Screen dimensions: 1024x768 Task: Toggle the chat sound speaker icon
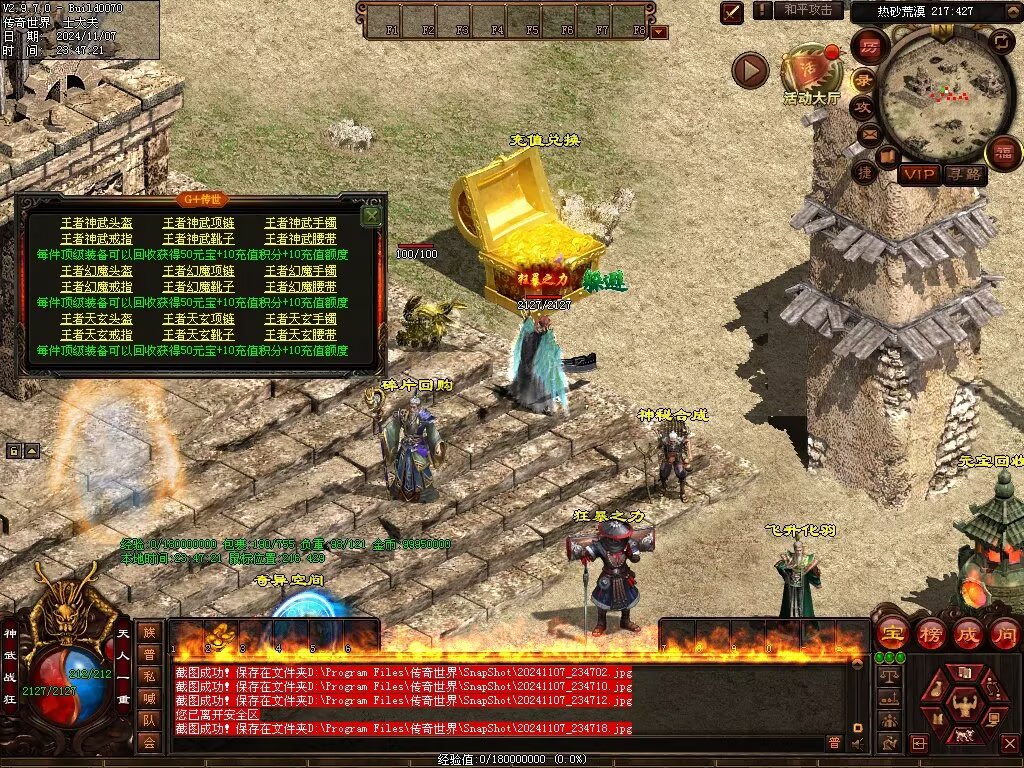coord(857,743)
